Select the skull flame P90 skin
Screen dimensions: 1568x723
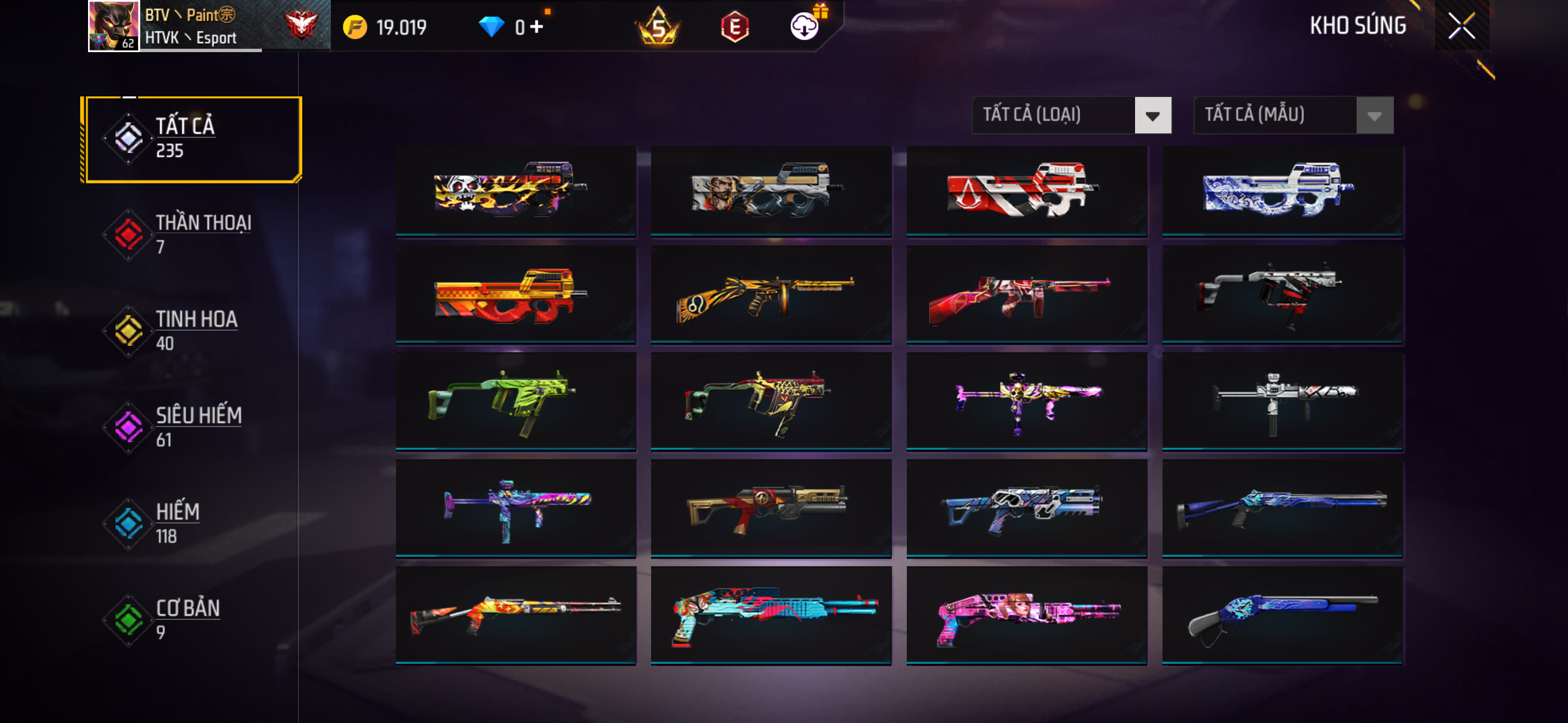pyautogui.click(x=515, y=191)
